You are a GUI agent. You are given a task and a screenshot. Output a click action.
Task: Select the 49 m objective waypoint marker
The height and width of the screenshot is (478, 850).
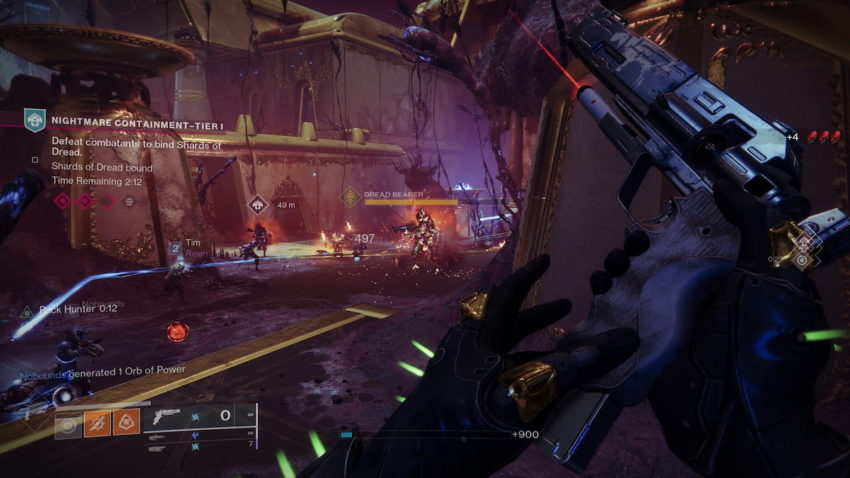pyautogui.click(x=258, y=205)
